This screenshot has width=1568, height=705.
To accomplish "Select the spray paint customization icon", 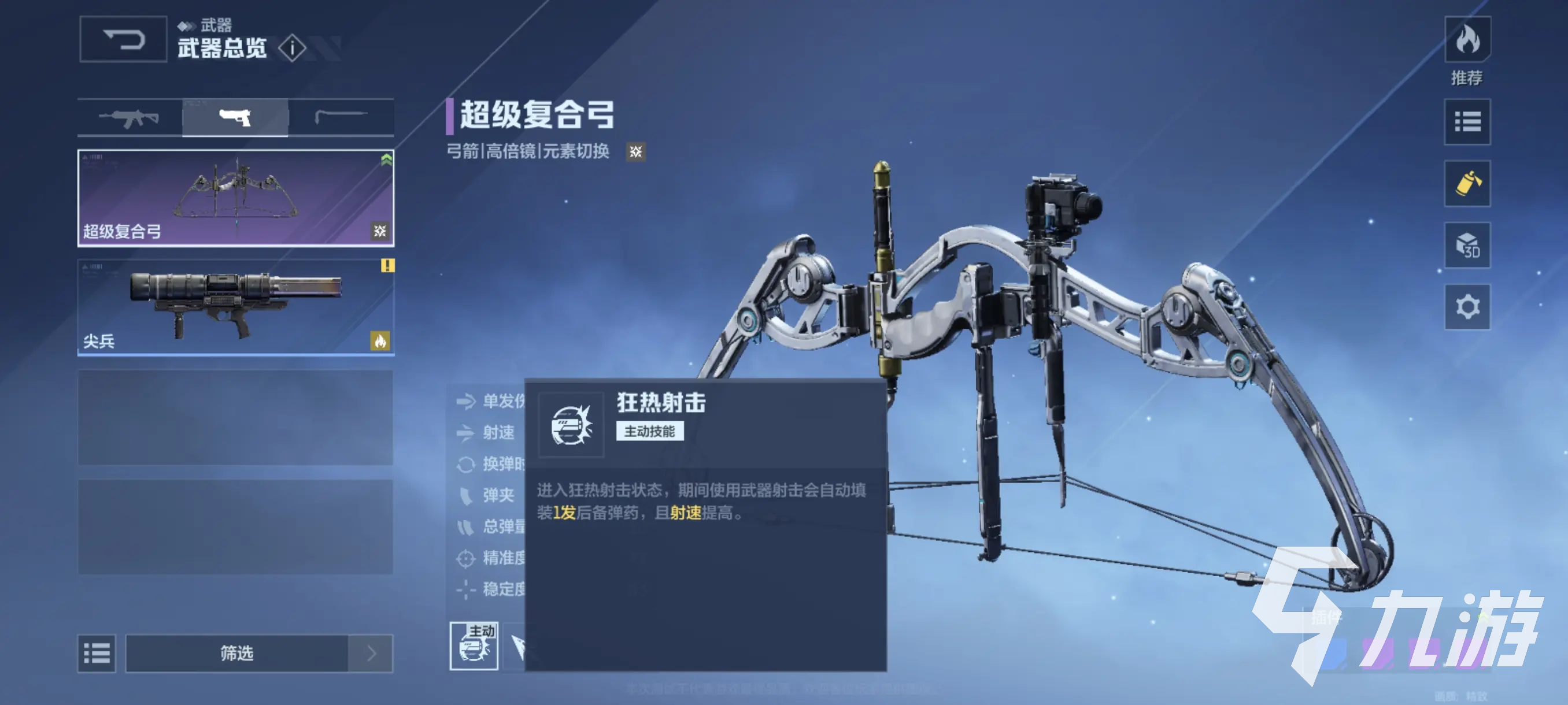I will click(1467, 184).
